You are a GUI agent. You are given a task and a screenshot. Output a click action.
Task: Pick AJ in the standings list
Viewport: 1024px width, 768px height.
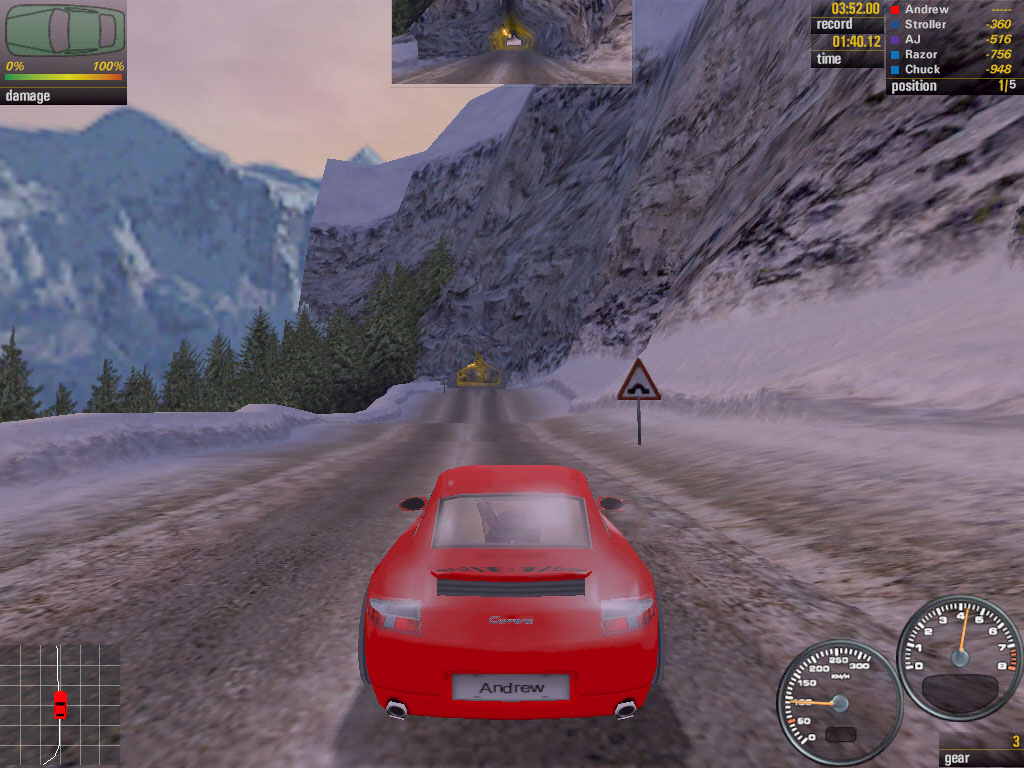[913, 39]
